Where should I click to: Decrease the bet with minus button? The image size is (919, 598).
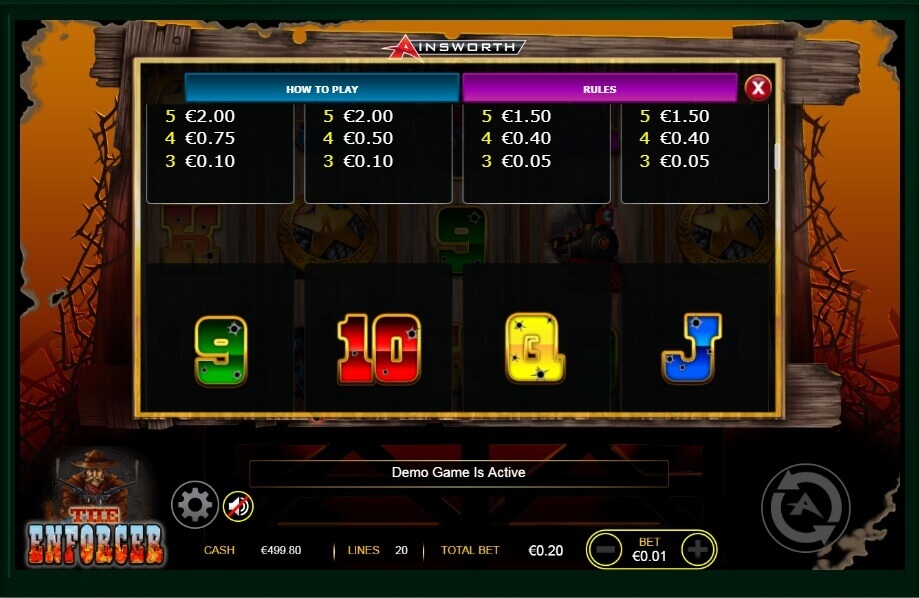click(x=606, y=549)
